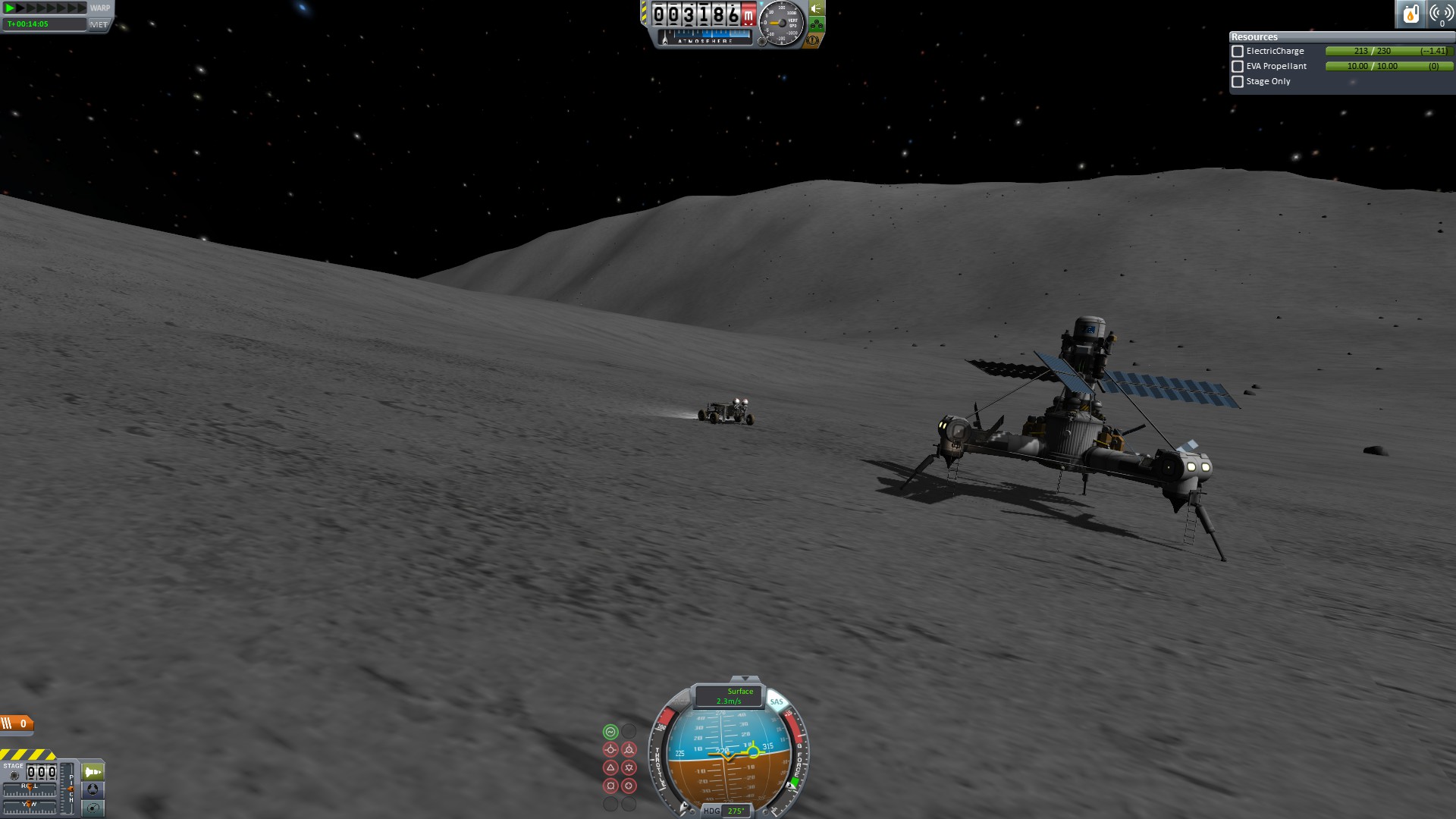1456x819 pixels.
Task: Toggle the ElectricCharge resource checkbox
Action: [x=1238, y=52]
